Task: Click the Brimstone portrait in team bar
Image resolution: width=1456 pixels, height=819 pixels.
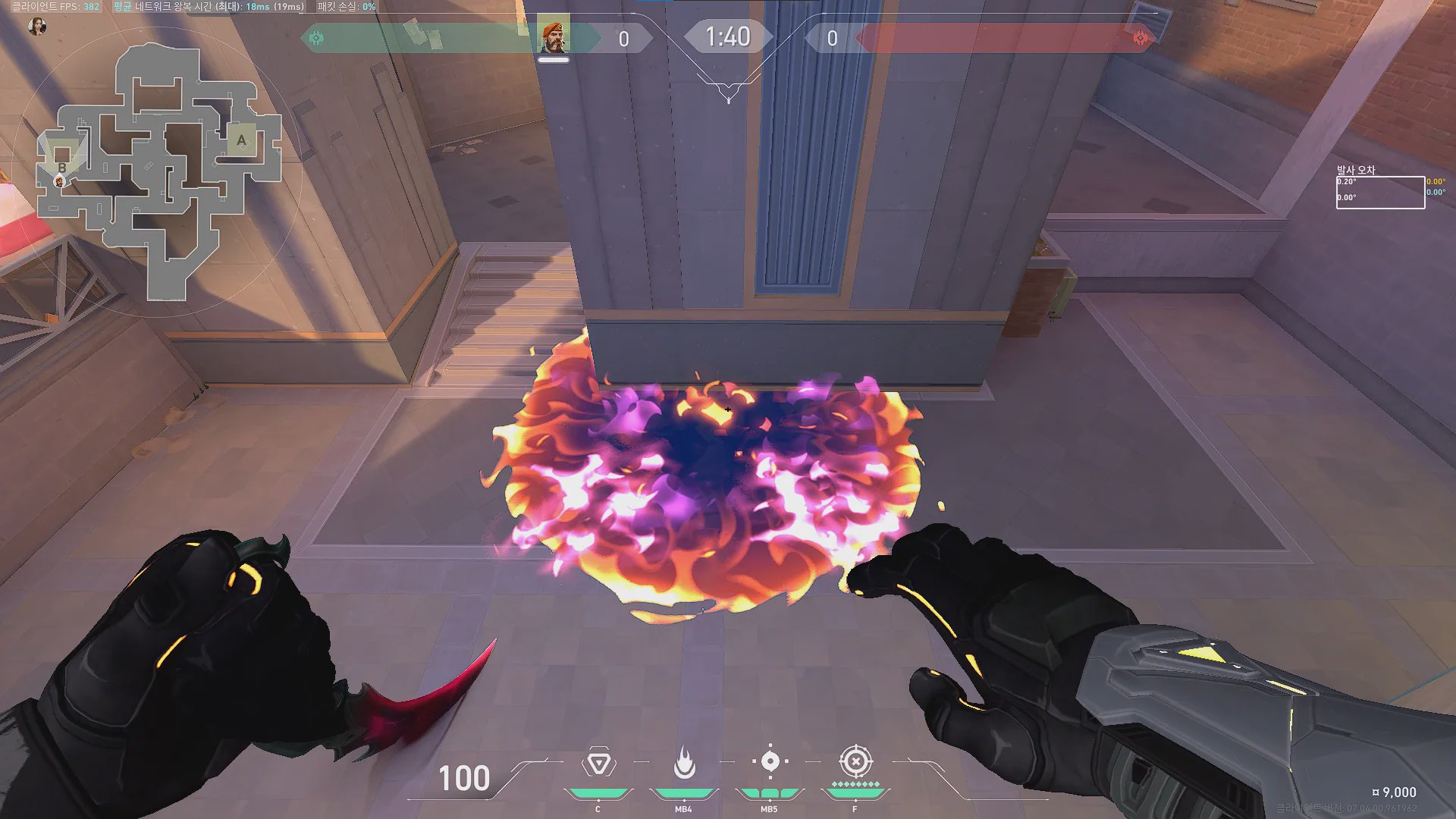Action: (554, 37)
